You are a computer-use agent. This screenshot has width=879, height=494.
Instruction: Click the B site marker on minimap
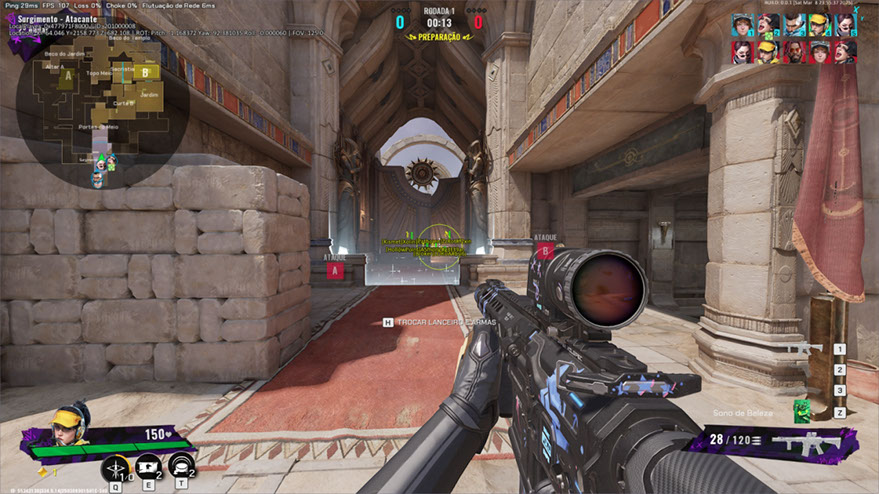pos(145,72)
